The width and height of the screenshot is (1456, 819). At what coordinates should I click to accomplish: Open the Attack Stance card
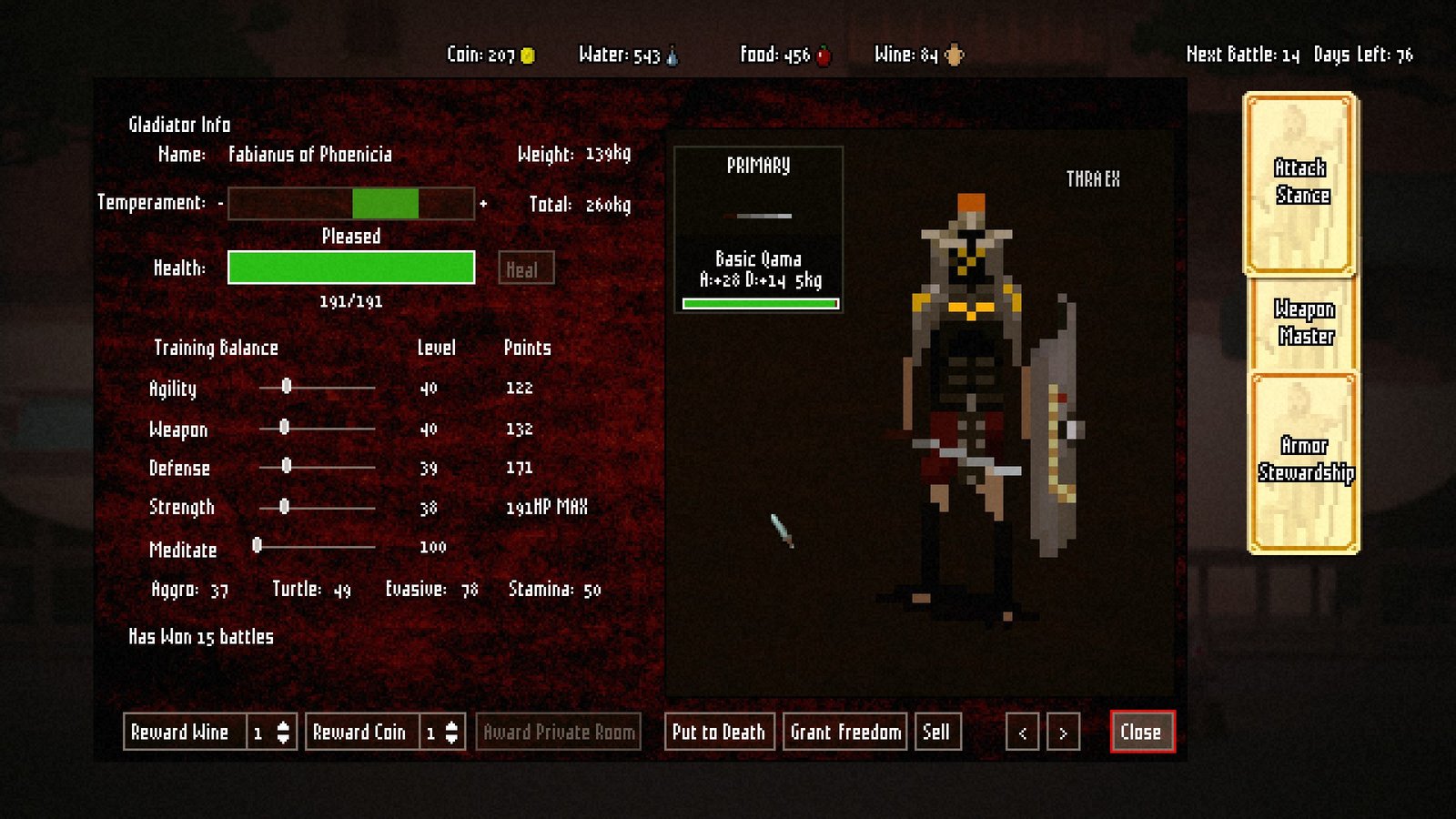coord(1300,183)
